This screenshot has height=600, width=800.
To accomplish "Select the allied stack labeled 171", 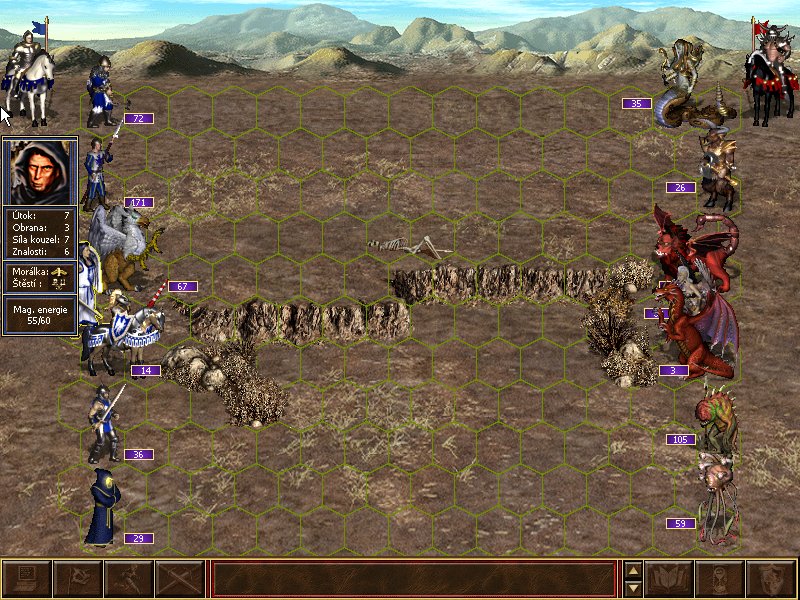I will click(x=100, y=172).
